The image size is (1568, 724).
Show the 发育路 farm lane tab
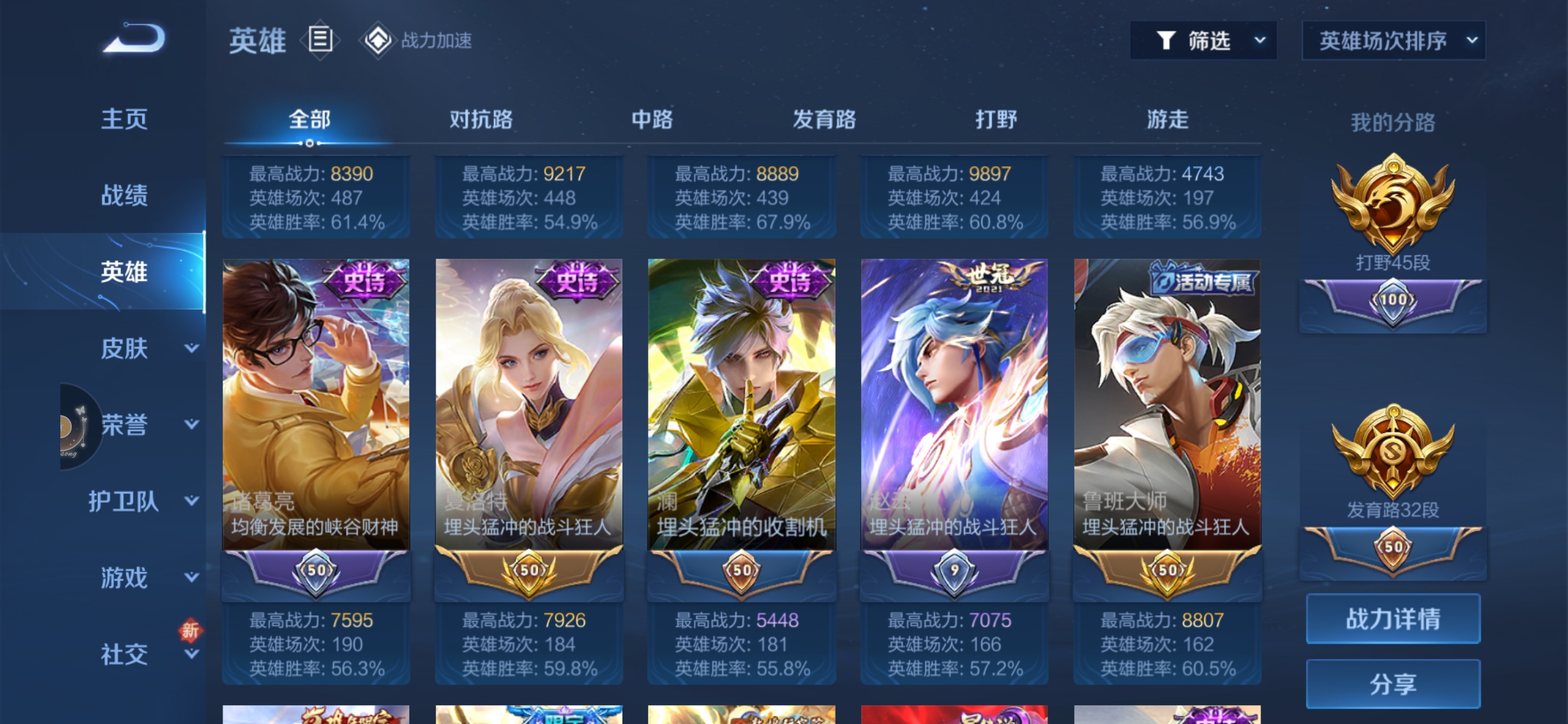[x=824, y=120]
